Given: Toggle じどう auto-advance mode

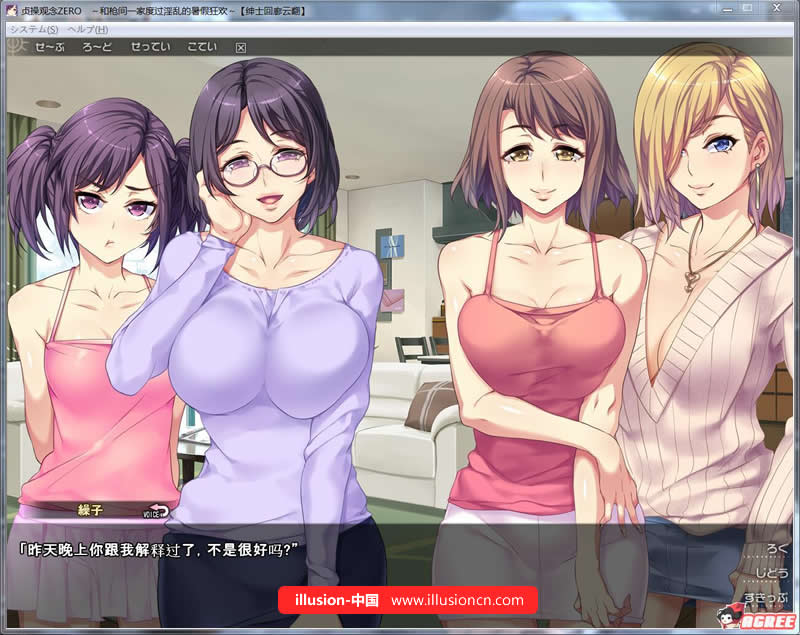Looking at the screenshot, I should tap(771, 573).
